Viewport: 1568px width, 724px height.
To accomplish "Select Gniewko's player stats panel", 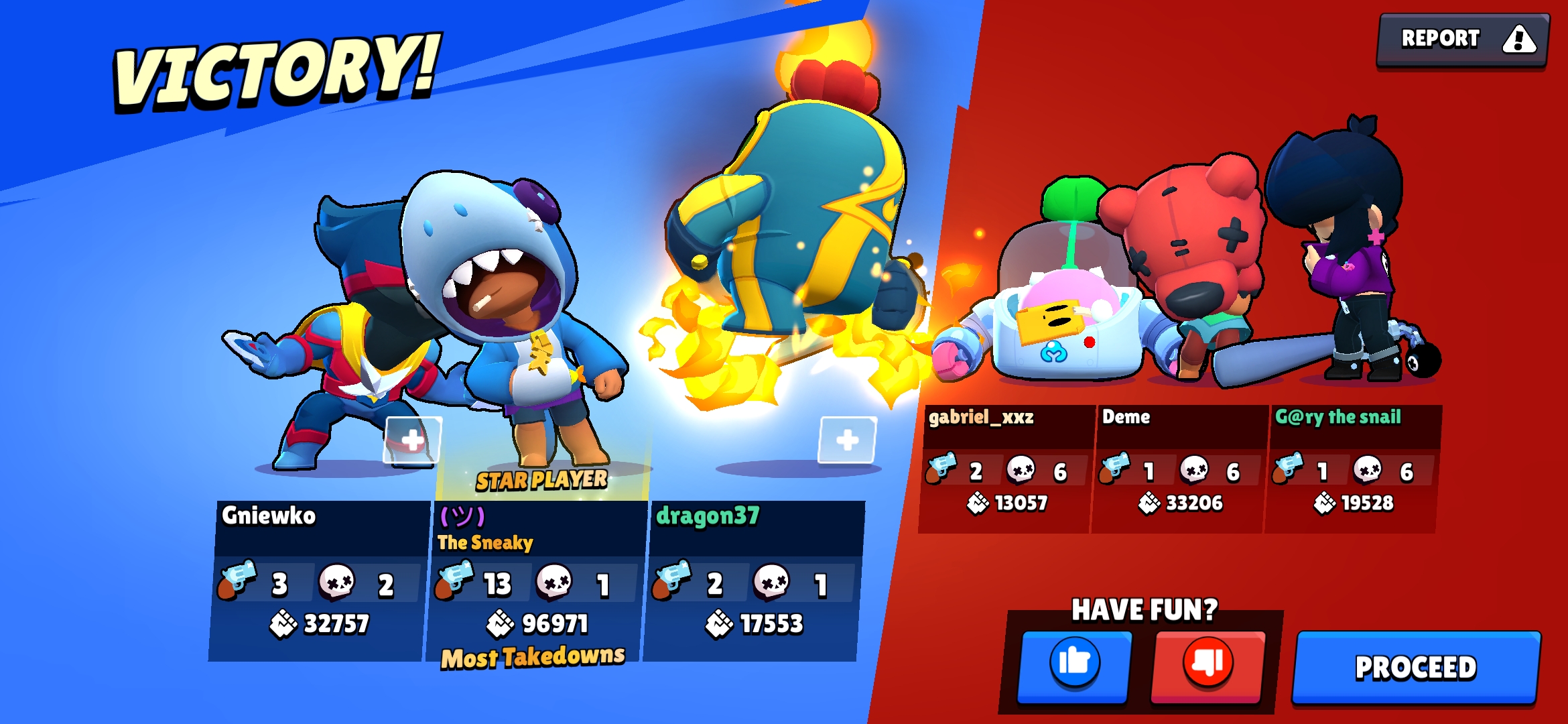I will (320, 580).
